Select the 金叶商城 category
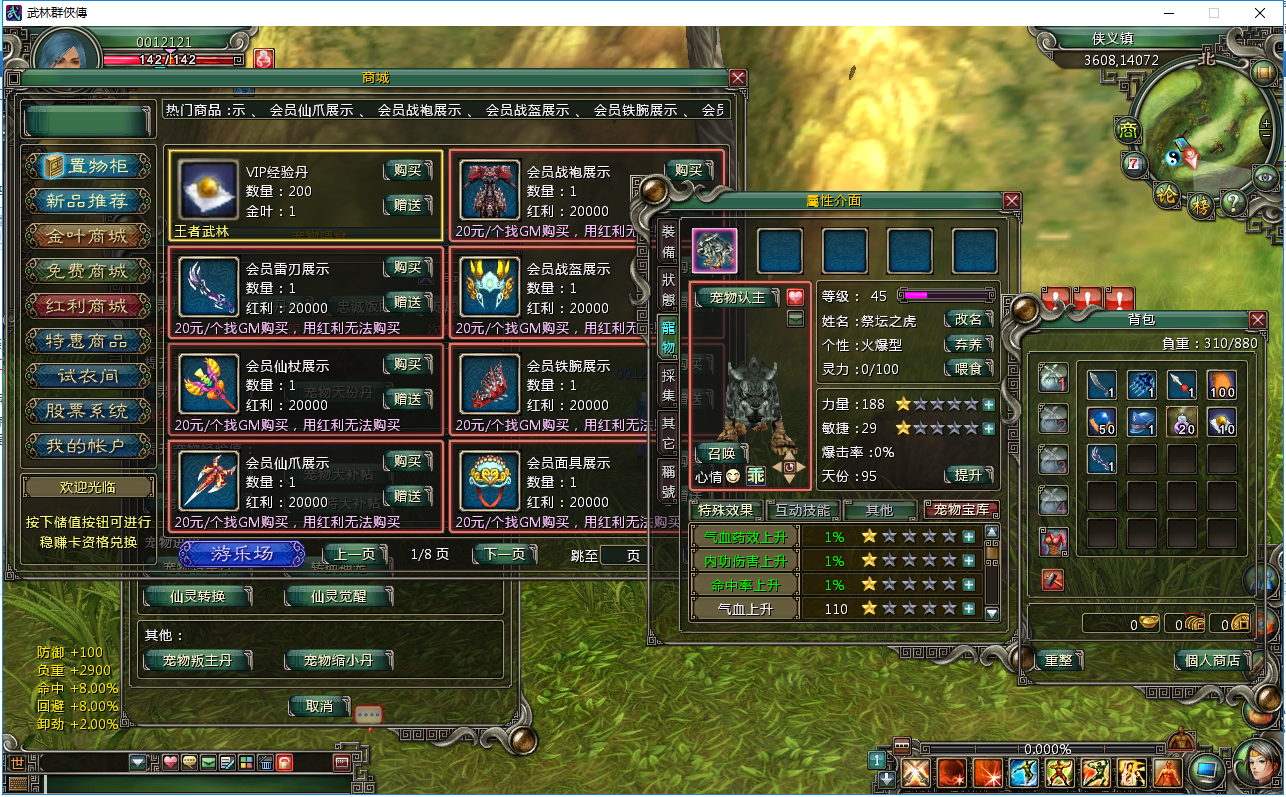 [x=89, y=236]
